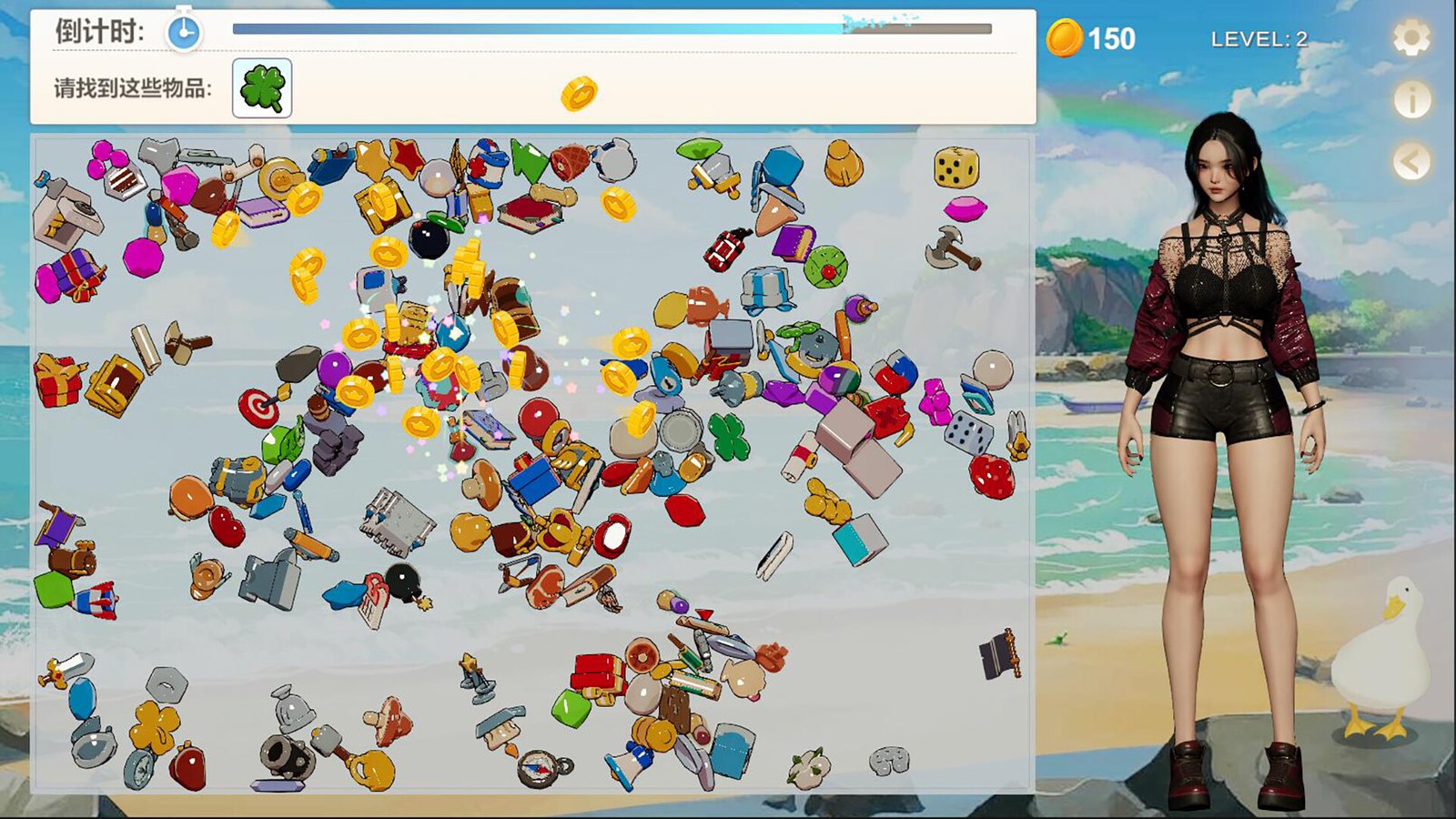1456x819 pixels.
Task: Open the settings gear in the top right
Action: pyautogui.click(x=1411, y=38)
